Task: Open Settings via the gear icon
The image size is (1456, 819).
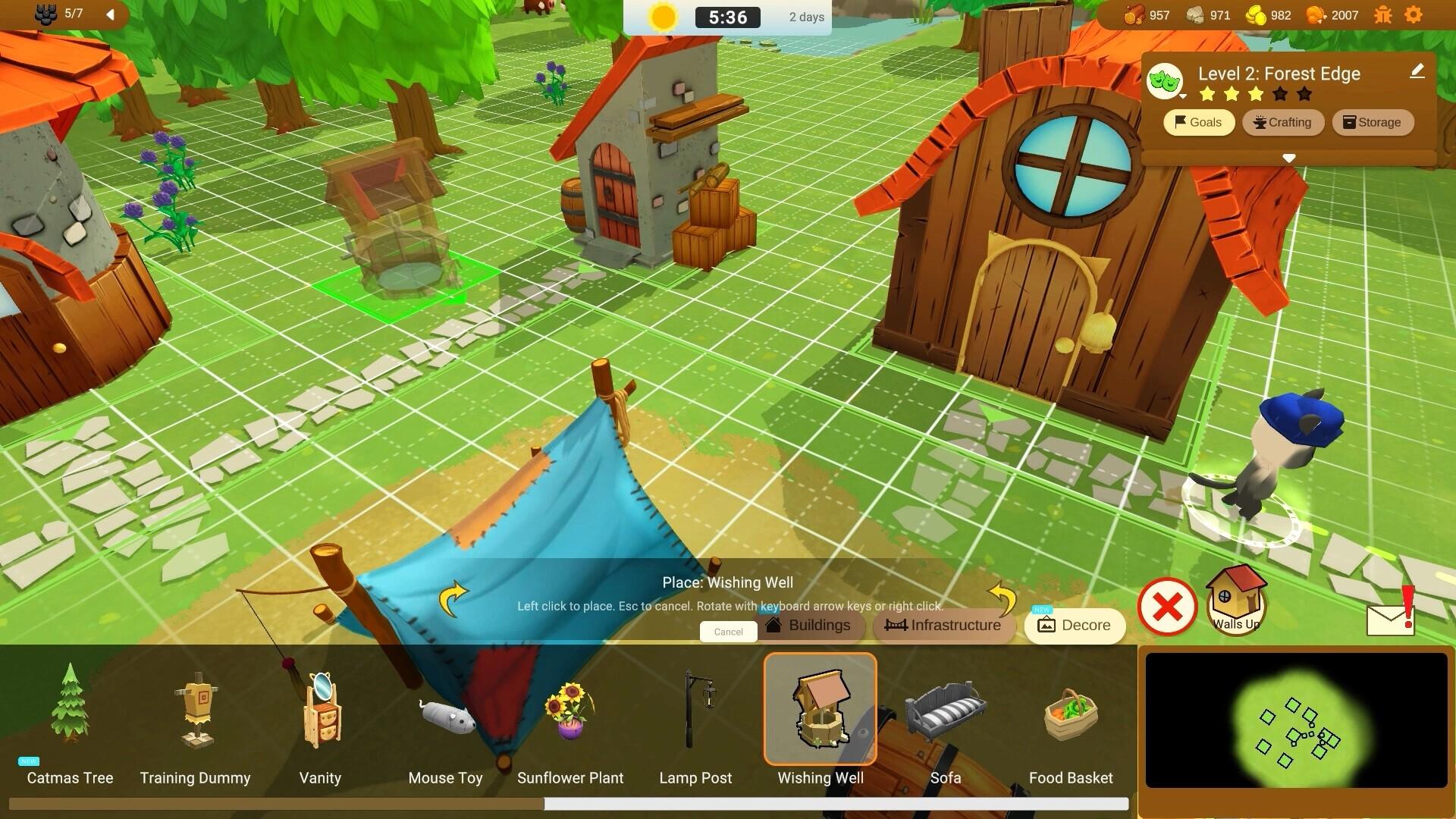Action: (x=1414, y=14)
